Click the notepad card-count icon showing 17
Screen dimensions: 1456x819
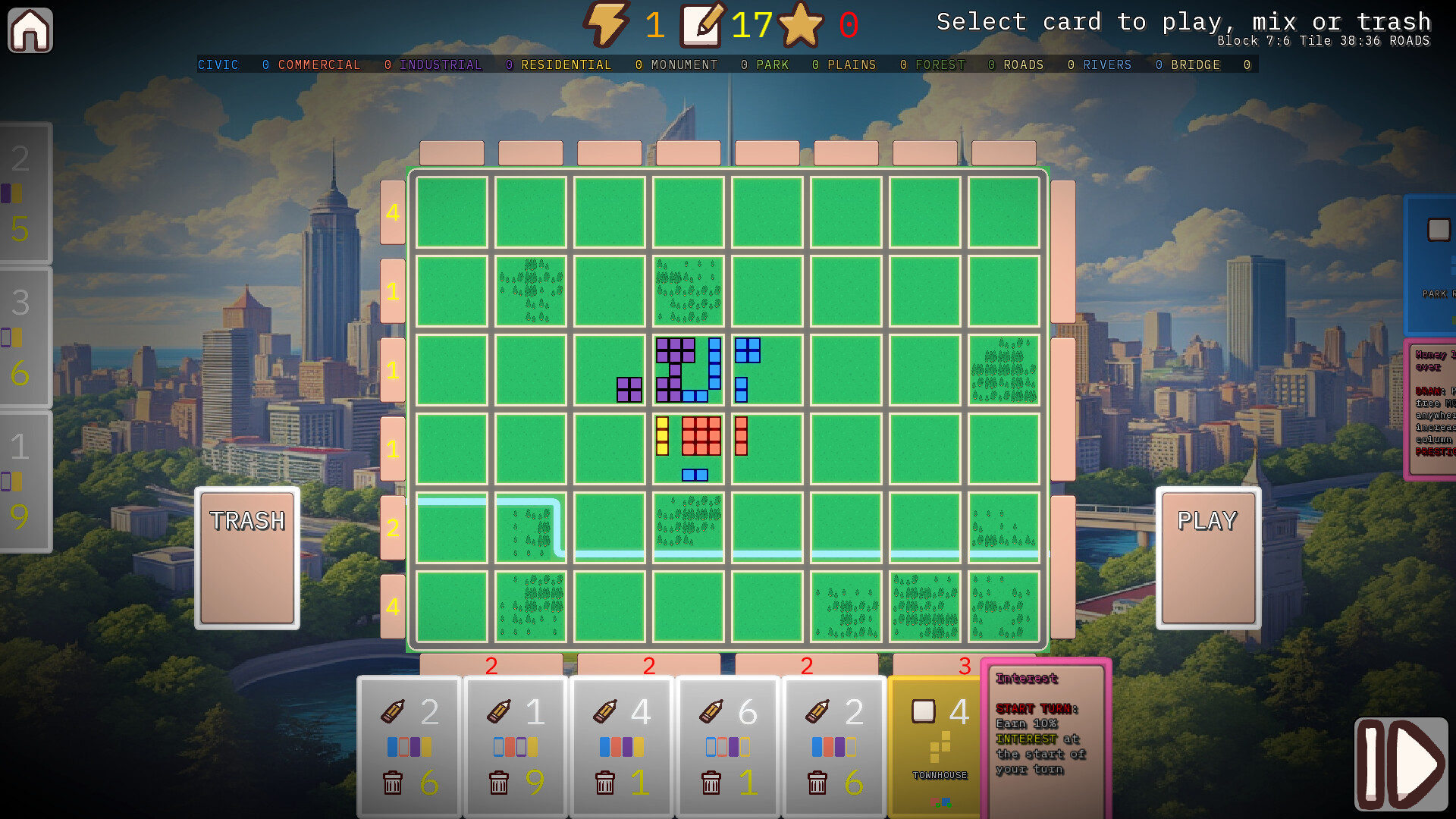(x=701, y=24)
